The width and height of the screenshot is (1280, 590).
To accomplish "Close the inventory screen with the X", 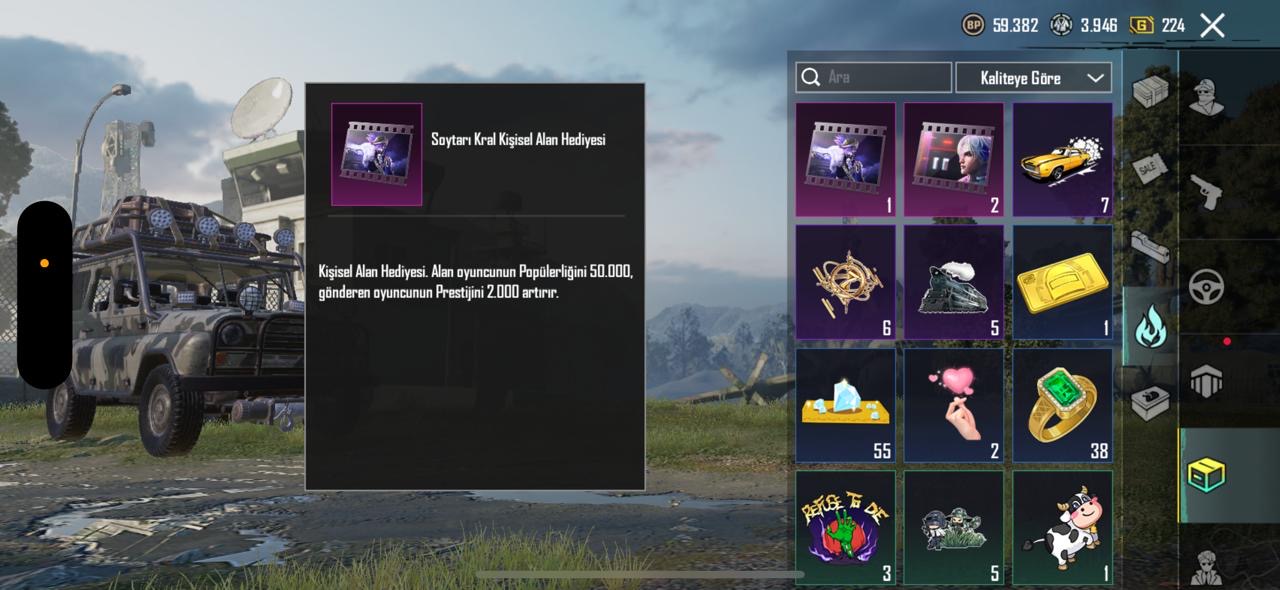I will point(1212,26).
